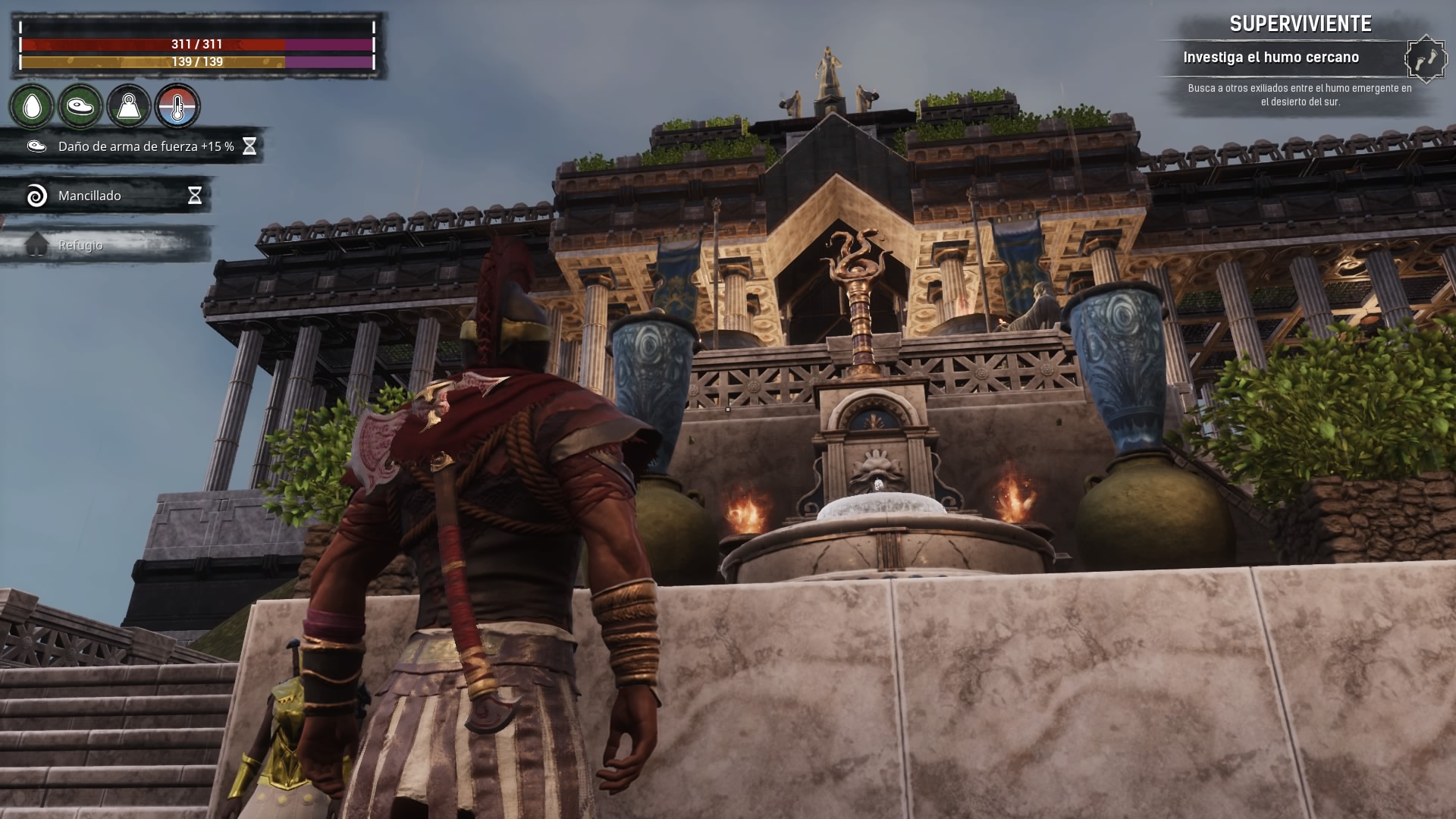The height and width of the screenshot is (819, 1456).
Task: Select the Refugio shelter status entry
Action: tap(80, 245)
